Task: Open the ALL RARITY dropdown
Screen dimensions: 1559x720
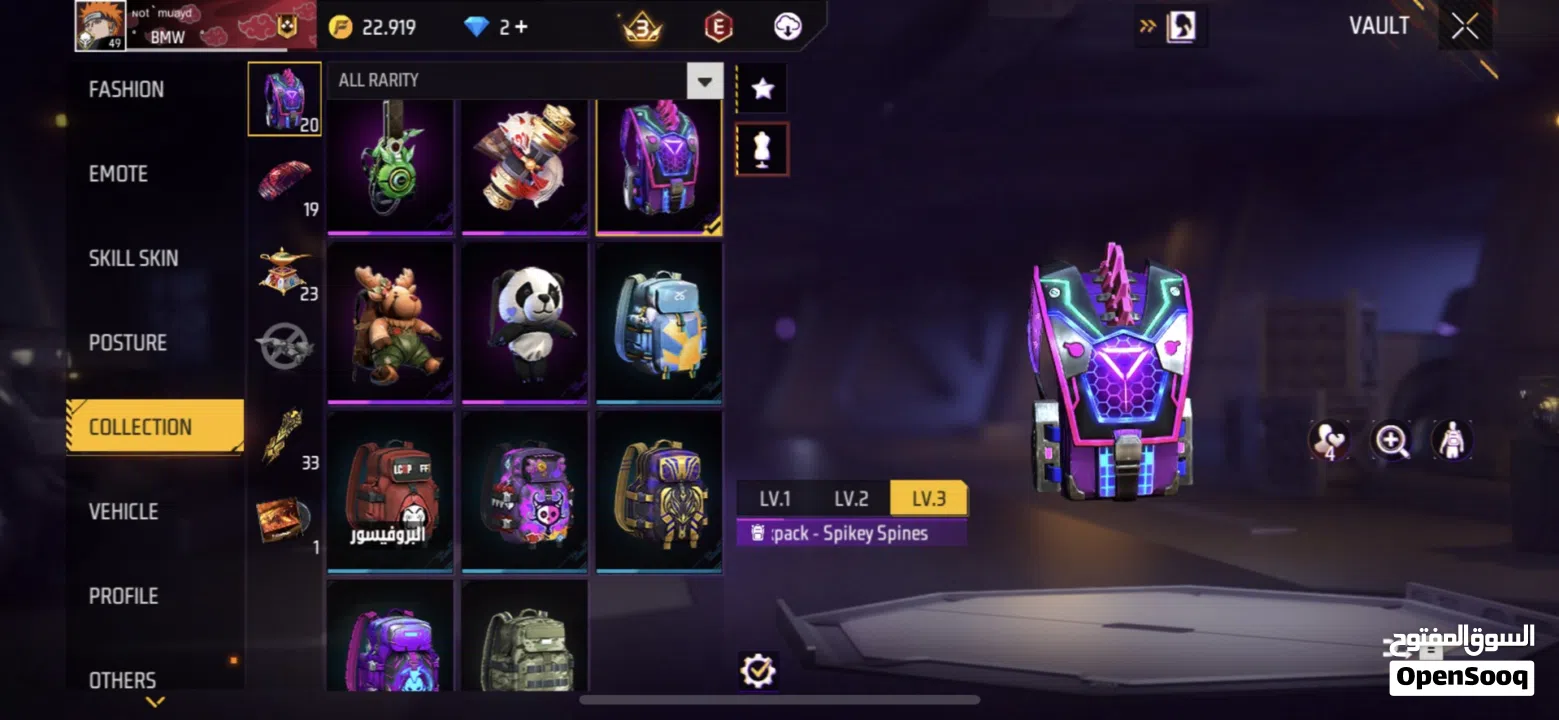Action: tap(703, 80)
